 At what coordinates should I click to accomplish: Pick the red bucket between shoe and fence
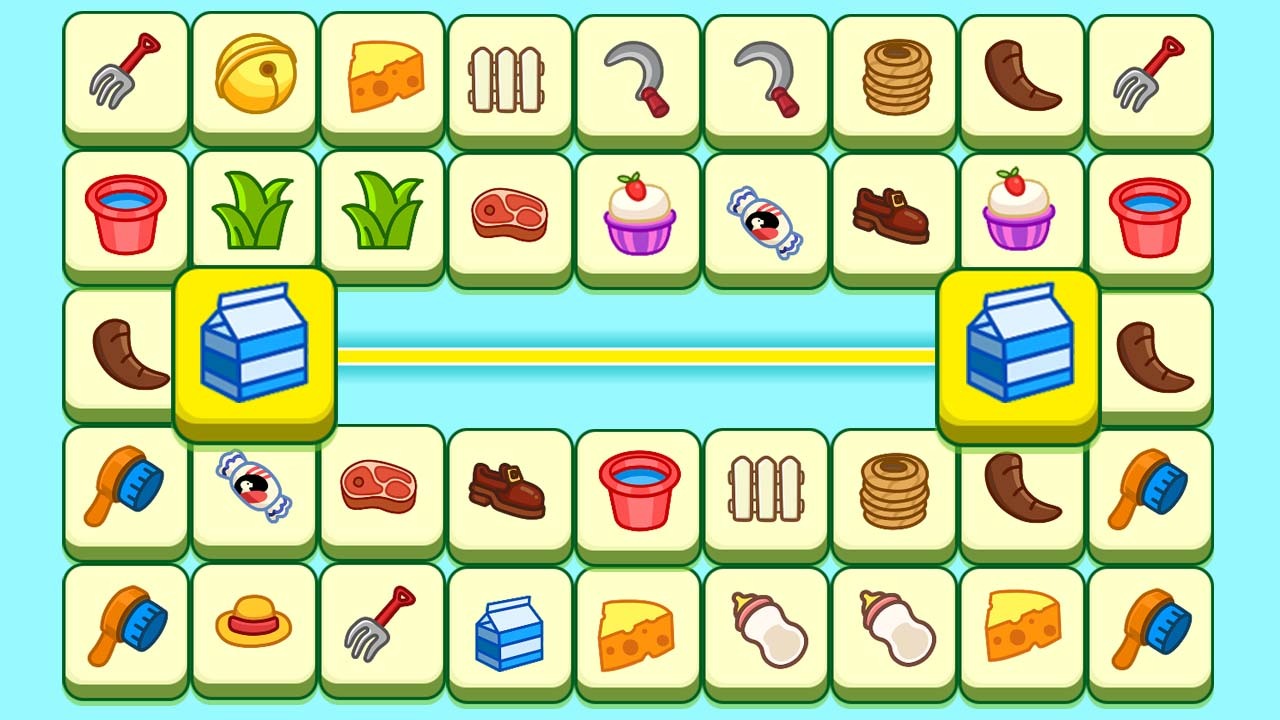pos(638,490)
